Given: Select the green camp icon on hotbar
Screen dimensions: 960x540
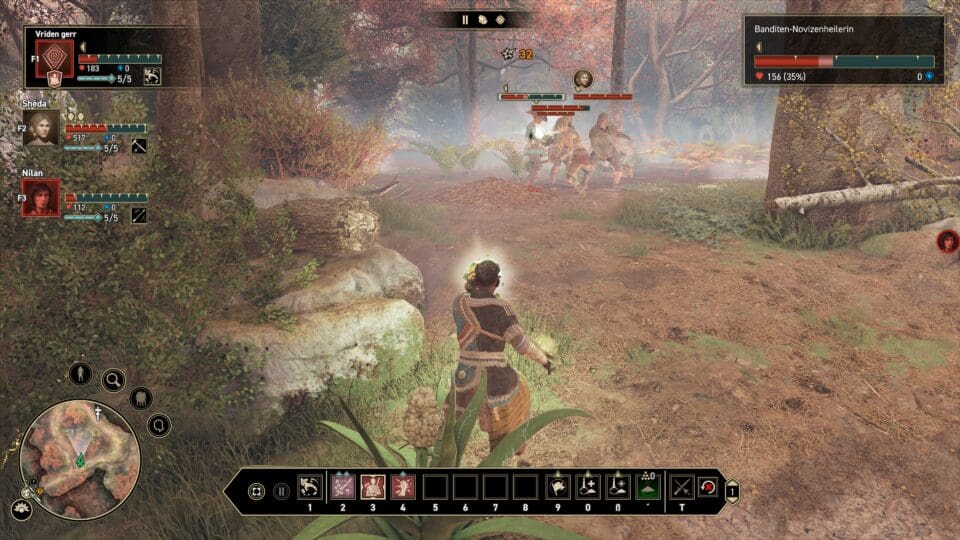Looking at the screenshot, I should (x=648, y=487).
